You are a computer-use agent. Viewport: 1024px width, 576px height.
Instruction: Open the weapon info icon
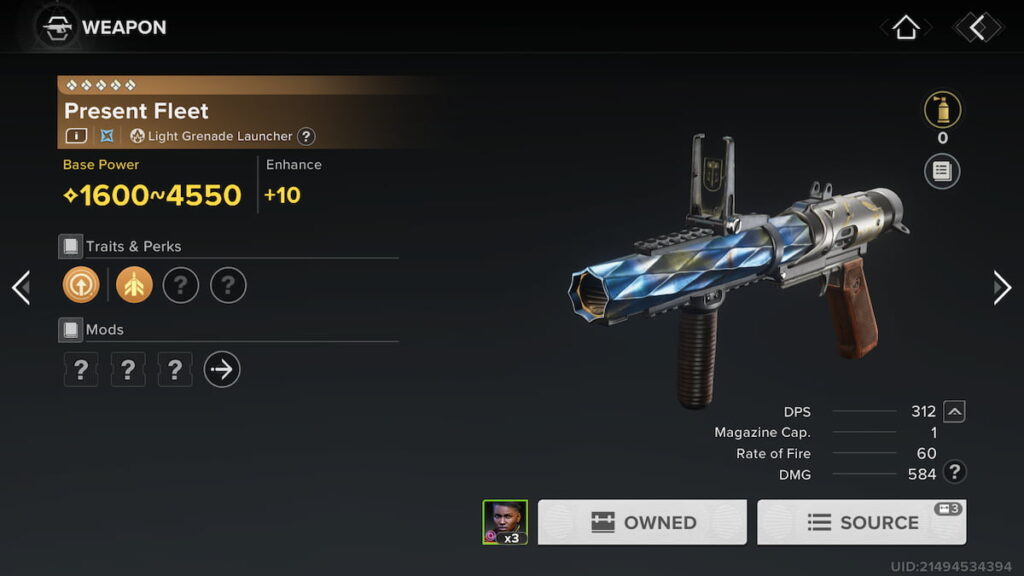[76, 136]
